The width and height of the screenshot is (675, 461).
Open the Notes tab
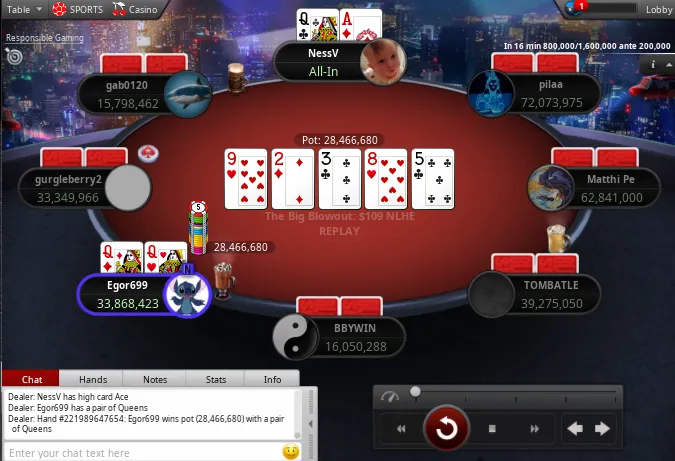click(155, 380)
